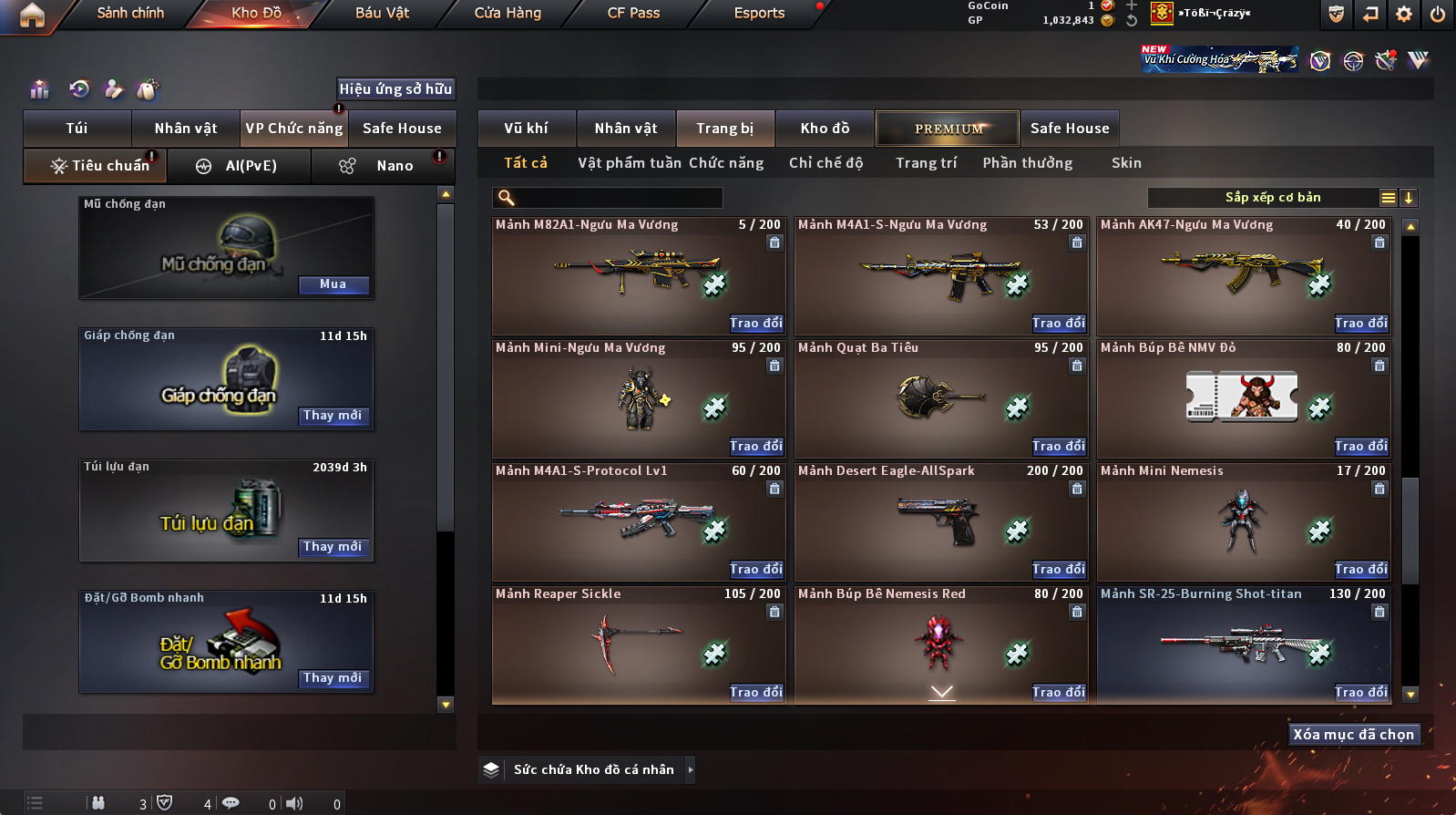Filter by Vật phẩm tuần
1456x815 pixels.
(630, 163)
